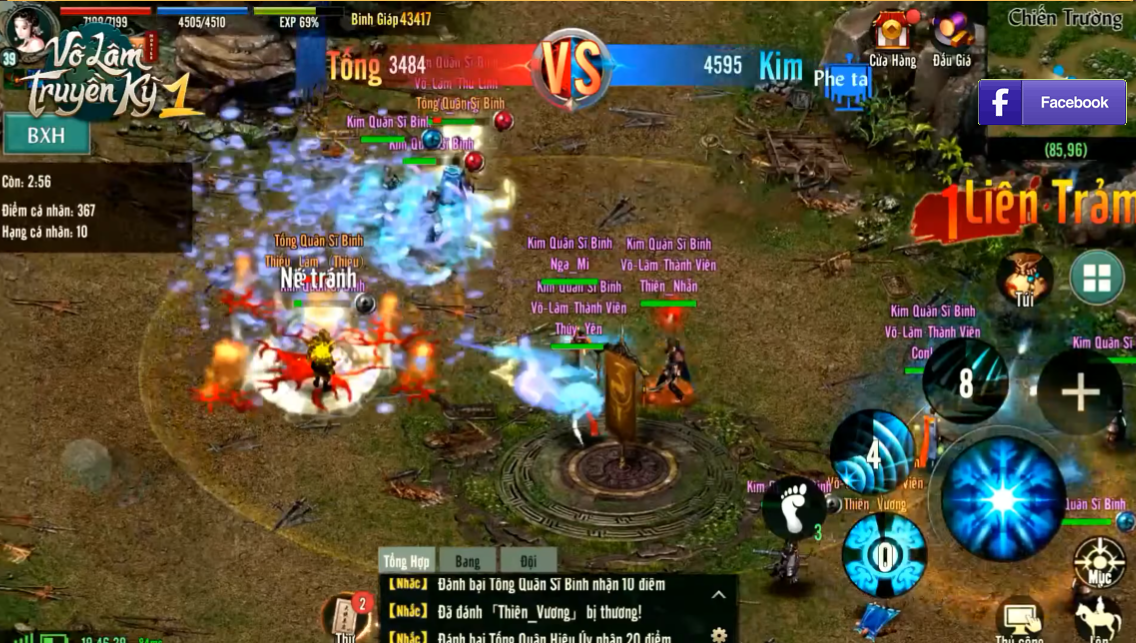Use the skill on cooldown showing 8
This screenshot has height=643, width=1136.
pos(965,382)
